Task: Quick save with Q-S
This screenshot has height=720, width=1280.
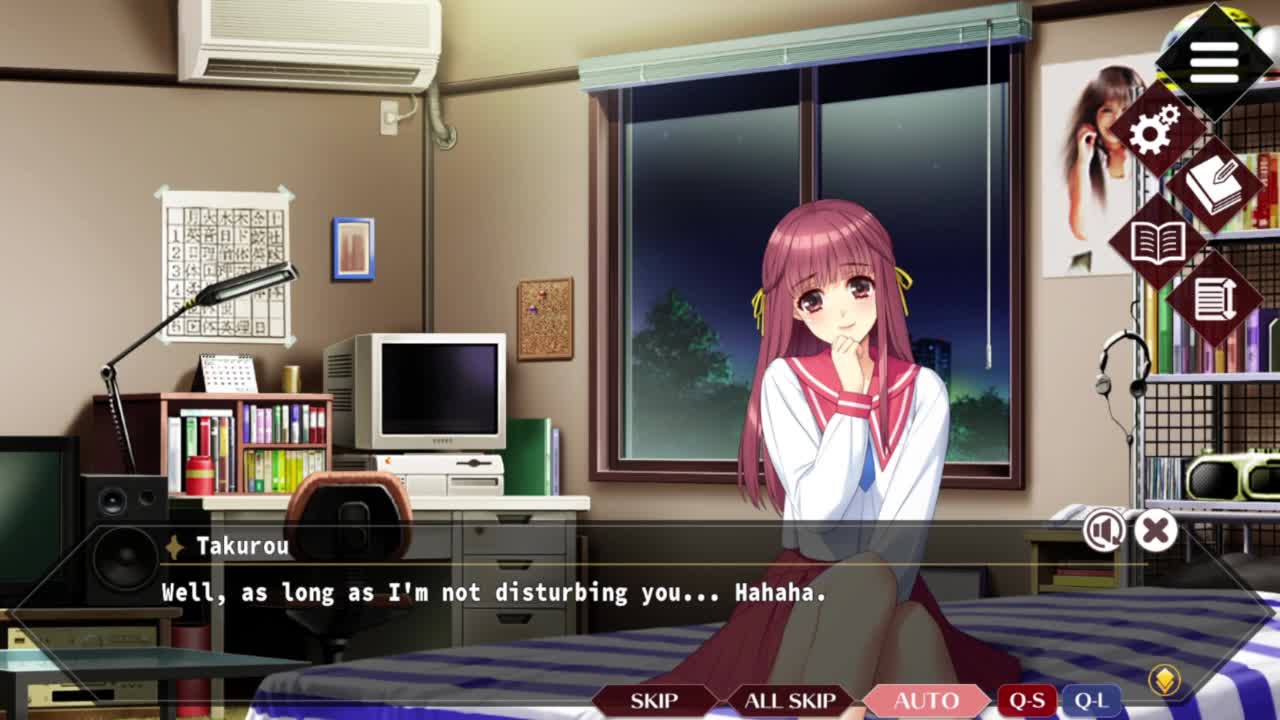Action: coord(1027,700)
